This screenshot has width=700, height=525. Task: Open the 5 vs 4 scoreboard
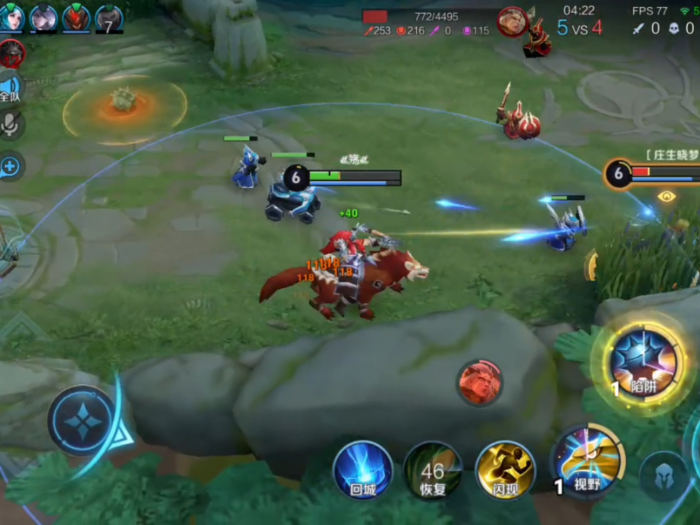[x=579, y=28]
